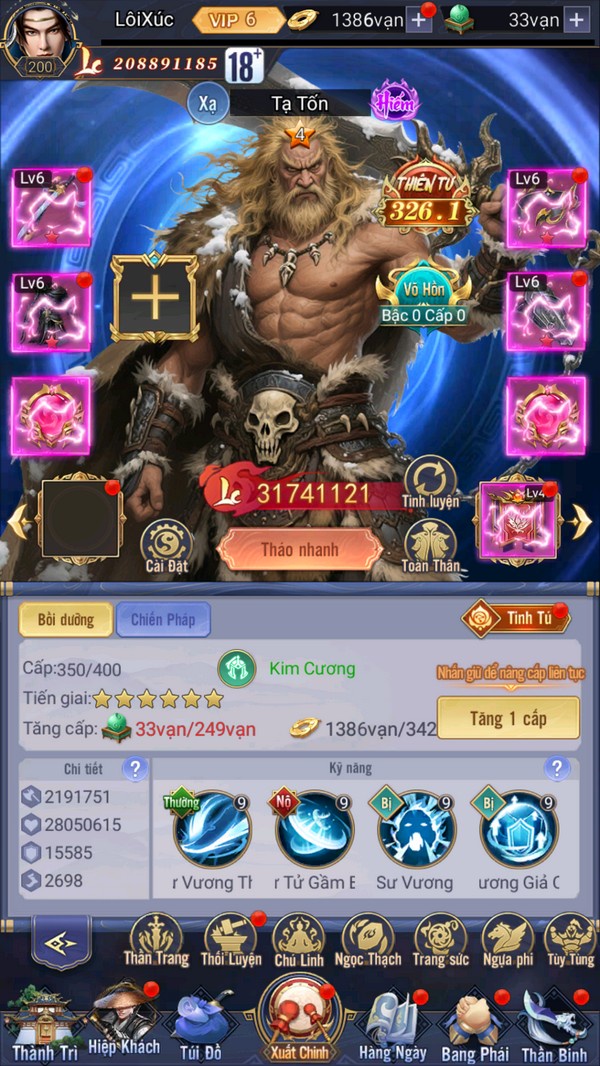This screenshot has width=600, height=1066.
Task: Open the Tinh luyện refine icon
Action: (431, 481)
